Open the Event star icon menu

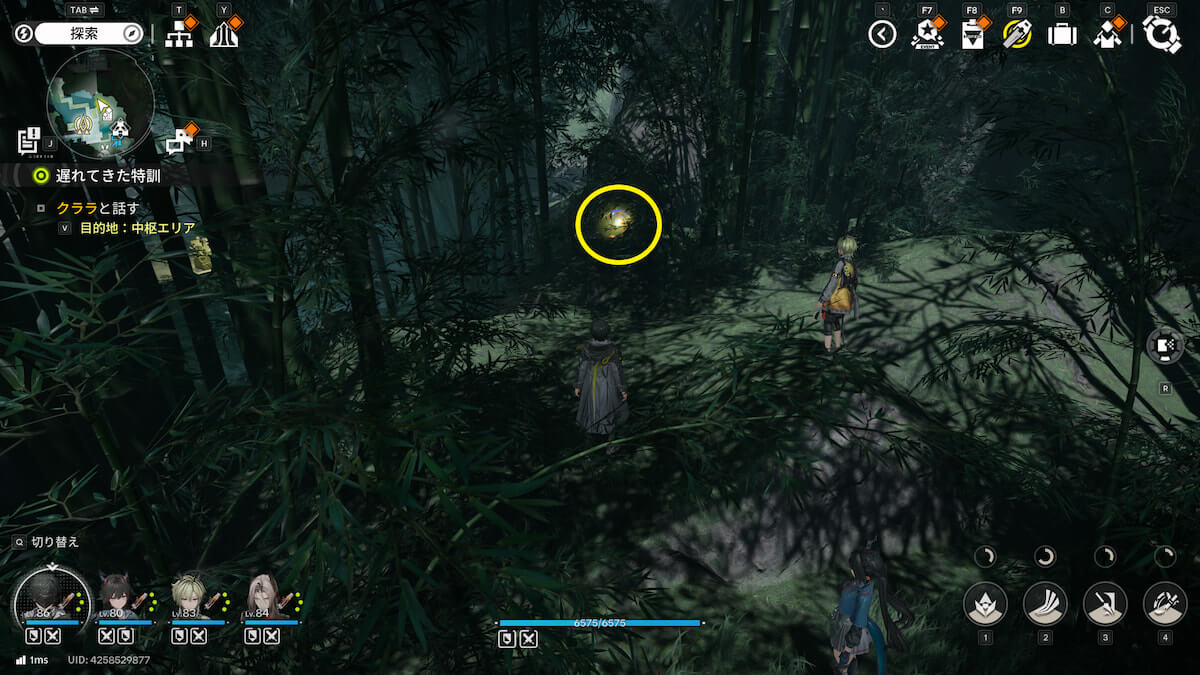click(x=926, y=34)
